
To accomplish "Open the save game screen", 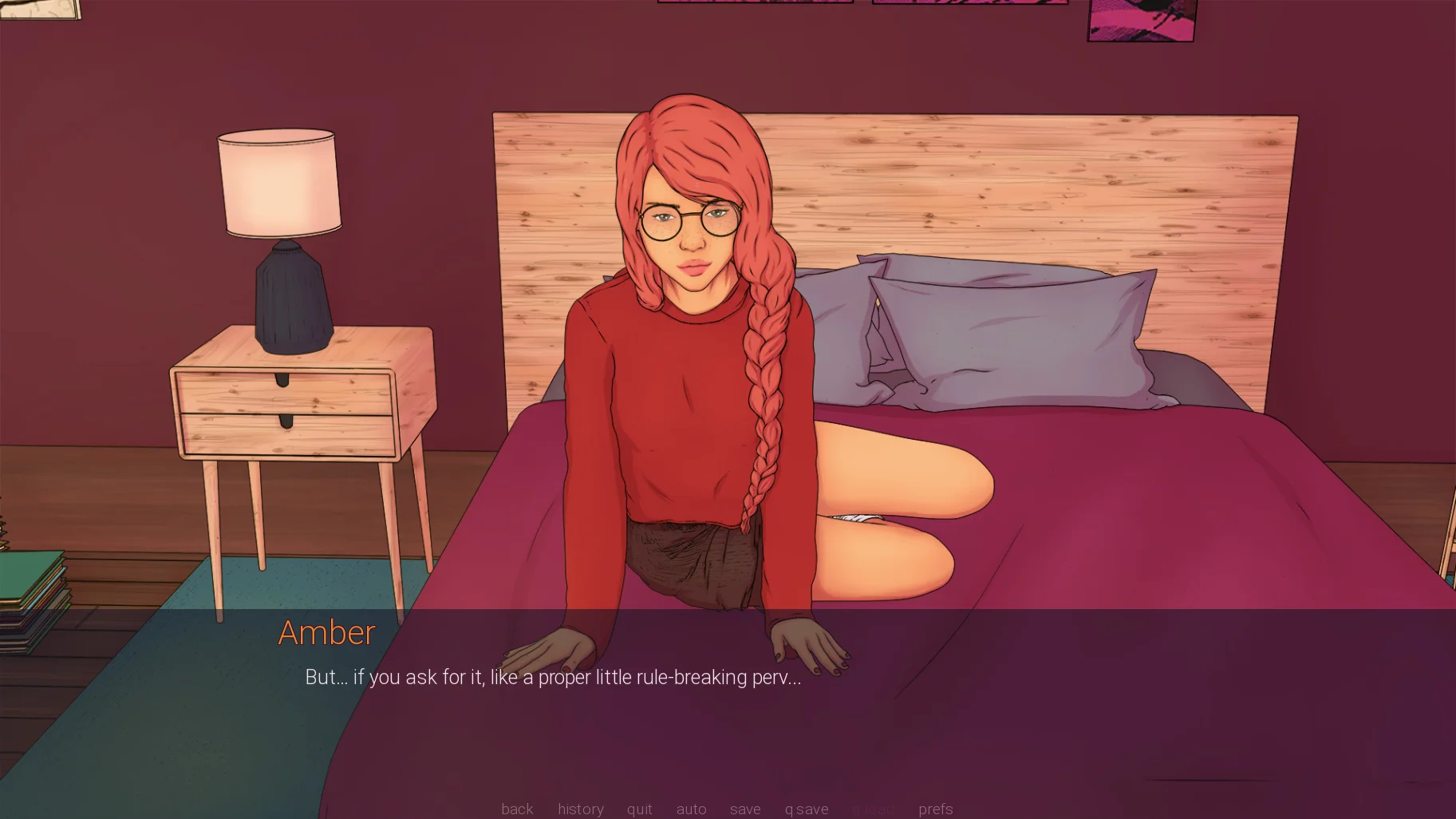I will (745, 809).
